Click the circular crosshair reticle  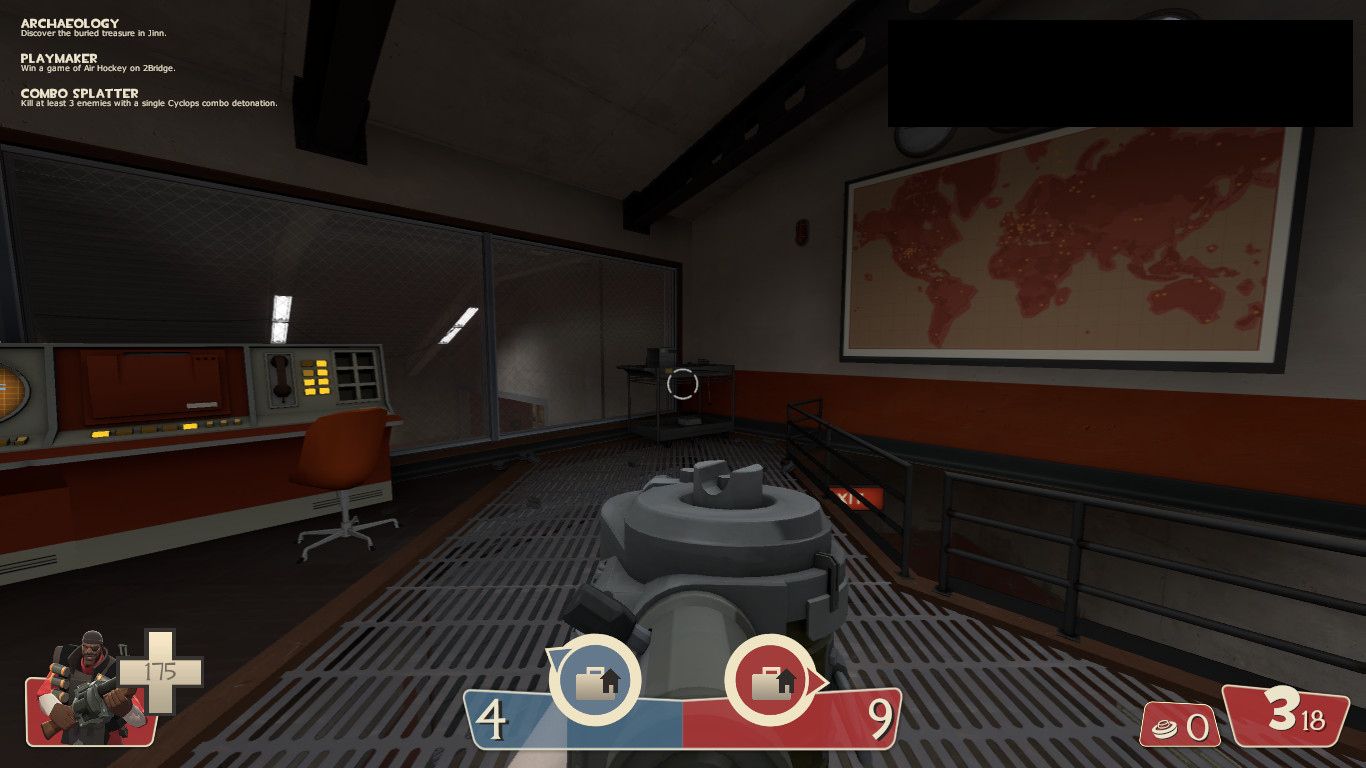(681, 382)
